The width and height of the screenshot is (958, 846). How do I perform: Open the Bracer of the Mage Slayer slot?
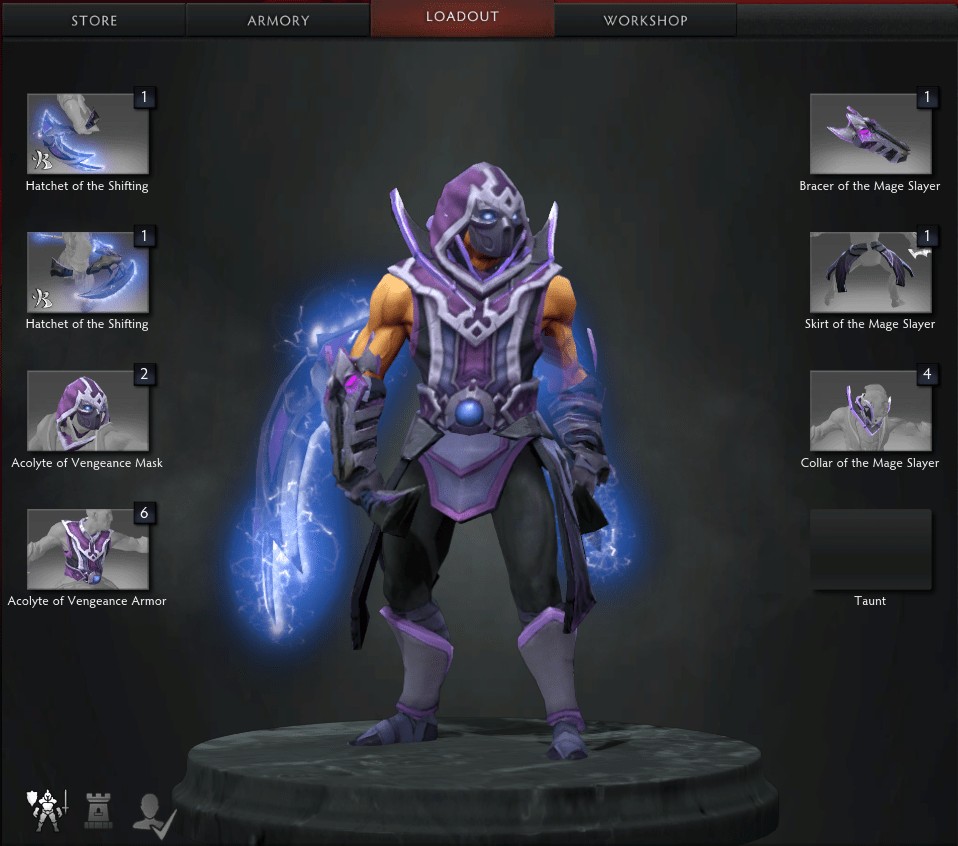[x=870, y=134]
